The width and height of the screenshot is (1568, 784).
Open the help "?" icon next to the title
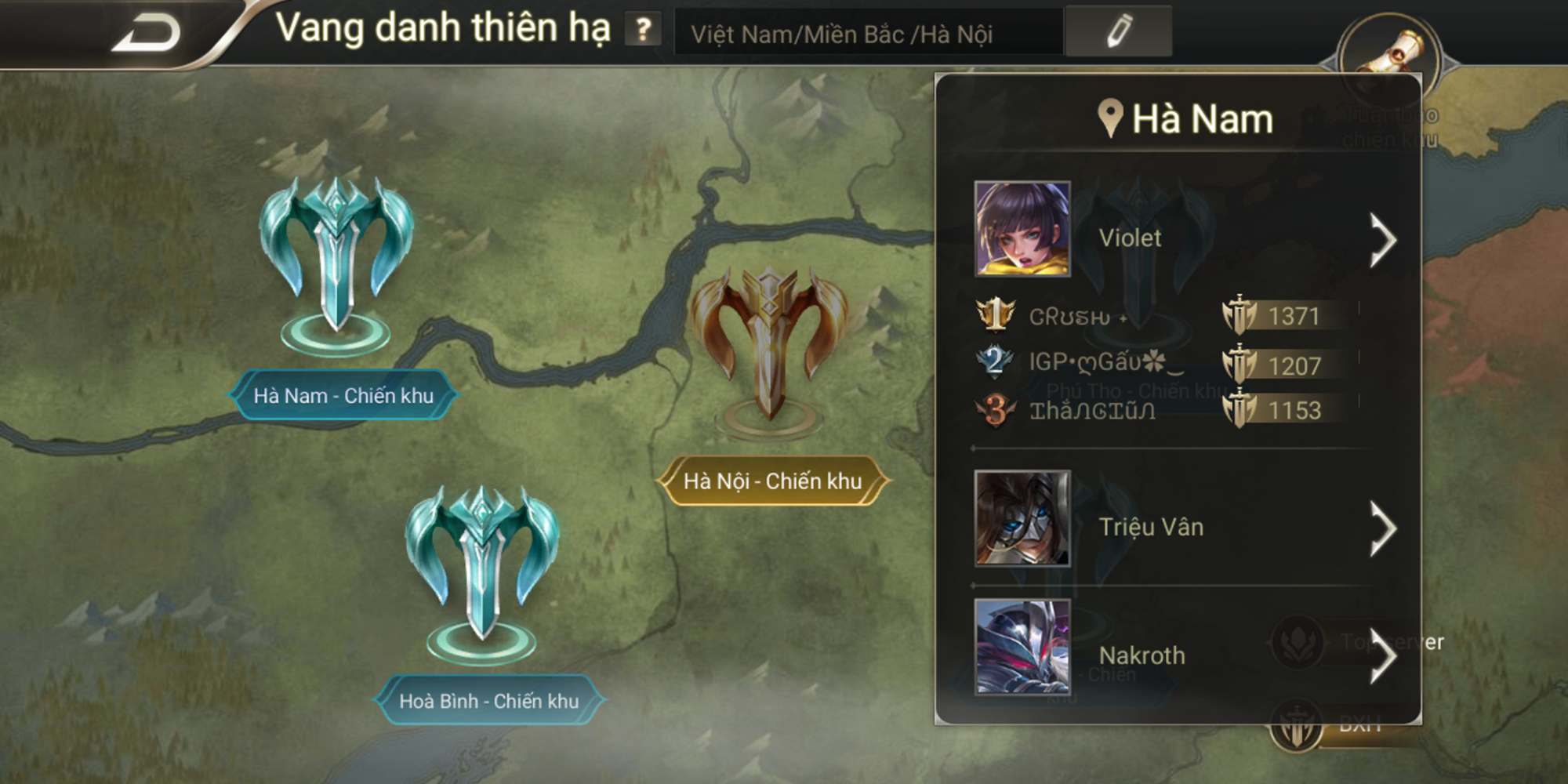click(643, 30)
